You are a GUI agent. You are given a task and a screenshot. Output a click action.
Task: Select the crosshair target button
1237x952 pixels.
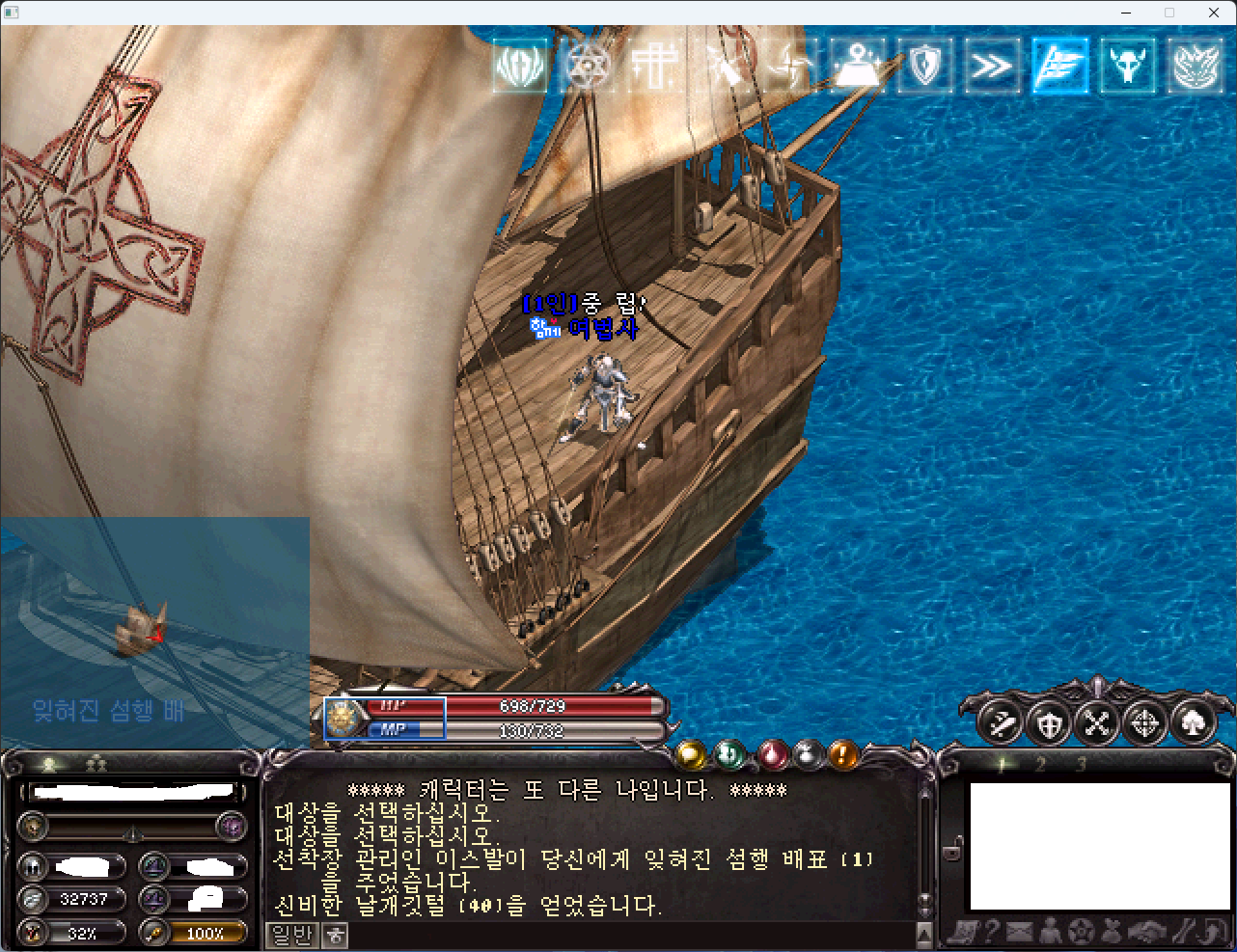tap(1145, 722)
